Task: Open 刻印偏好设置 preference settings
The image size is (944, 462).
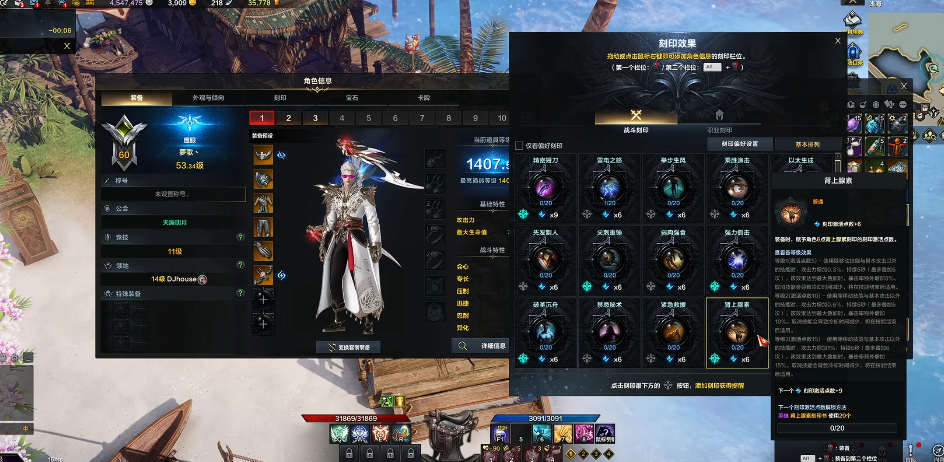Action: tap(739, 144)
